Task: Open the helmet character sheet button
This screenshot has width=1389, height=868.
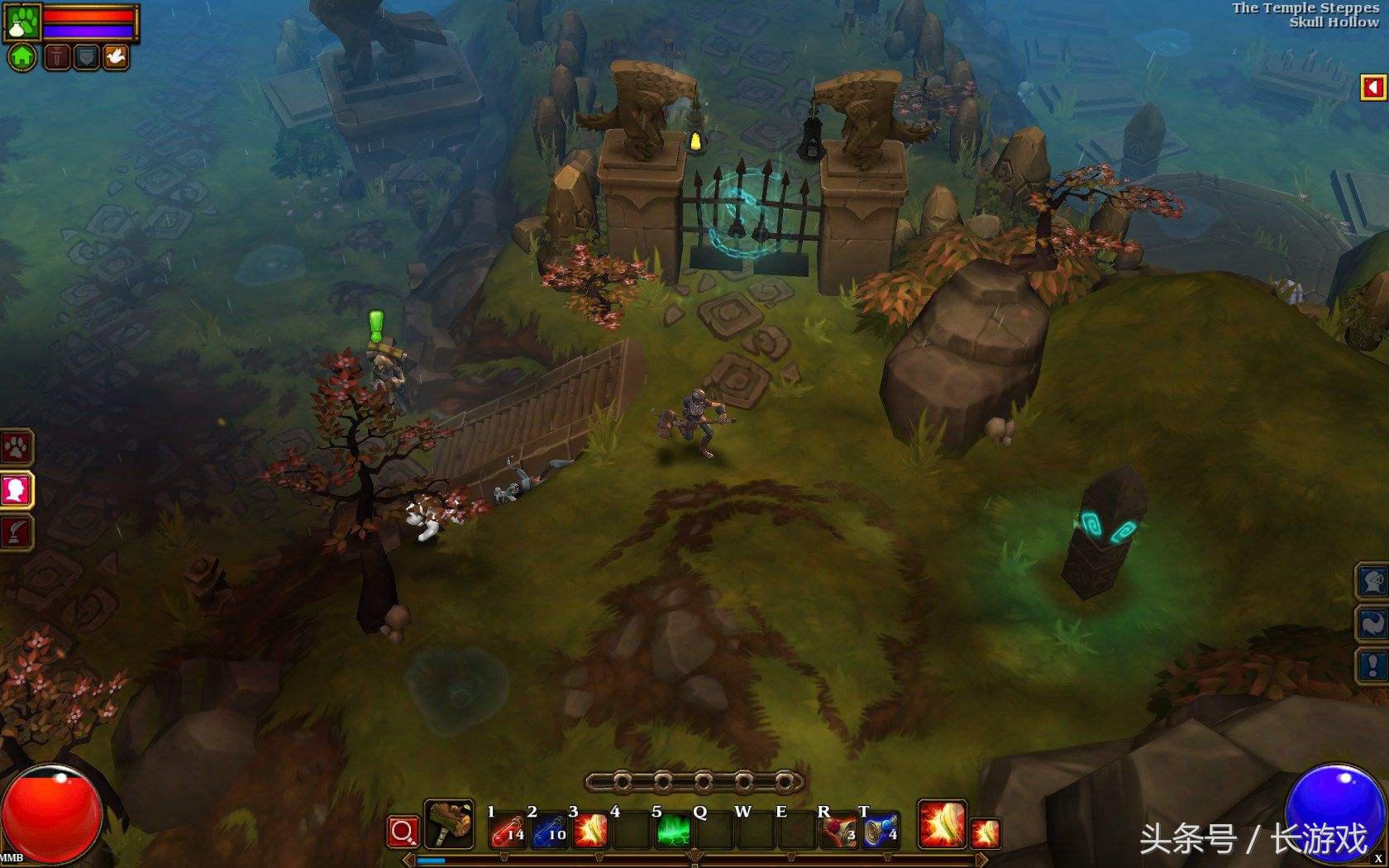Action: coord(1373,581)
